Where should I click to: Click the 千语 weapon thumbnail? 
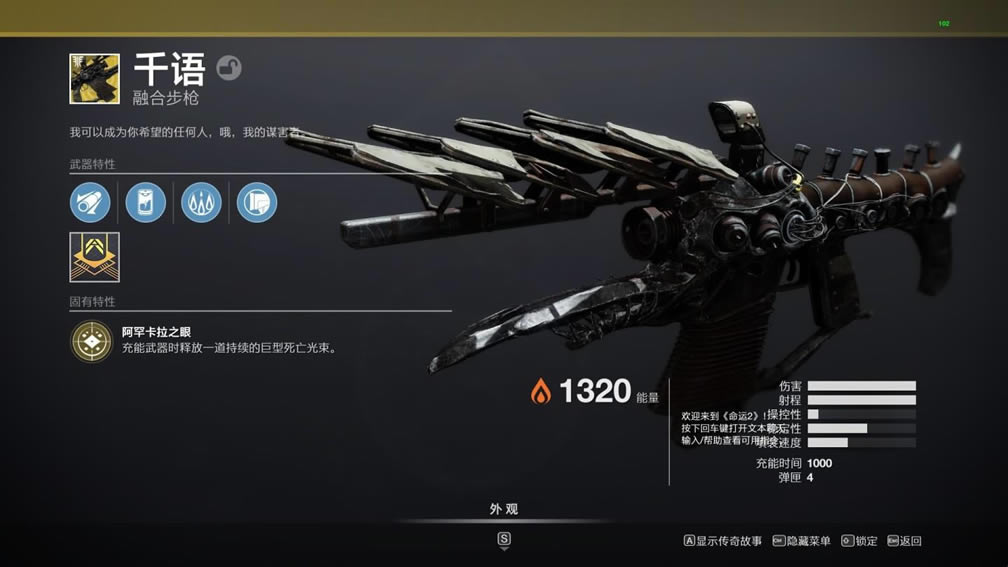[94, 79]
